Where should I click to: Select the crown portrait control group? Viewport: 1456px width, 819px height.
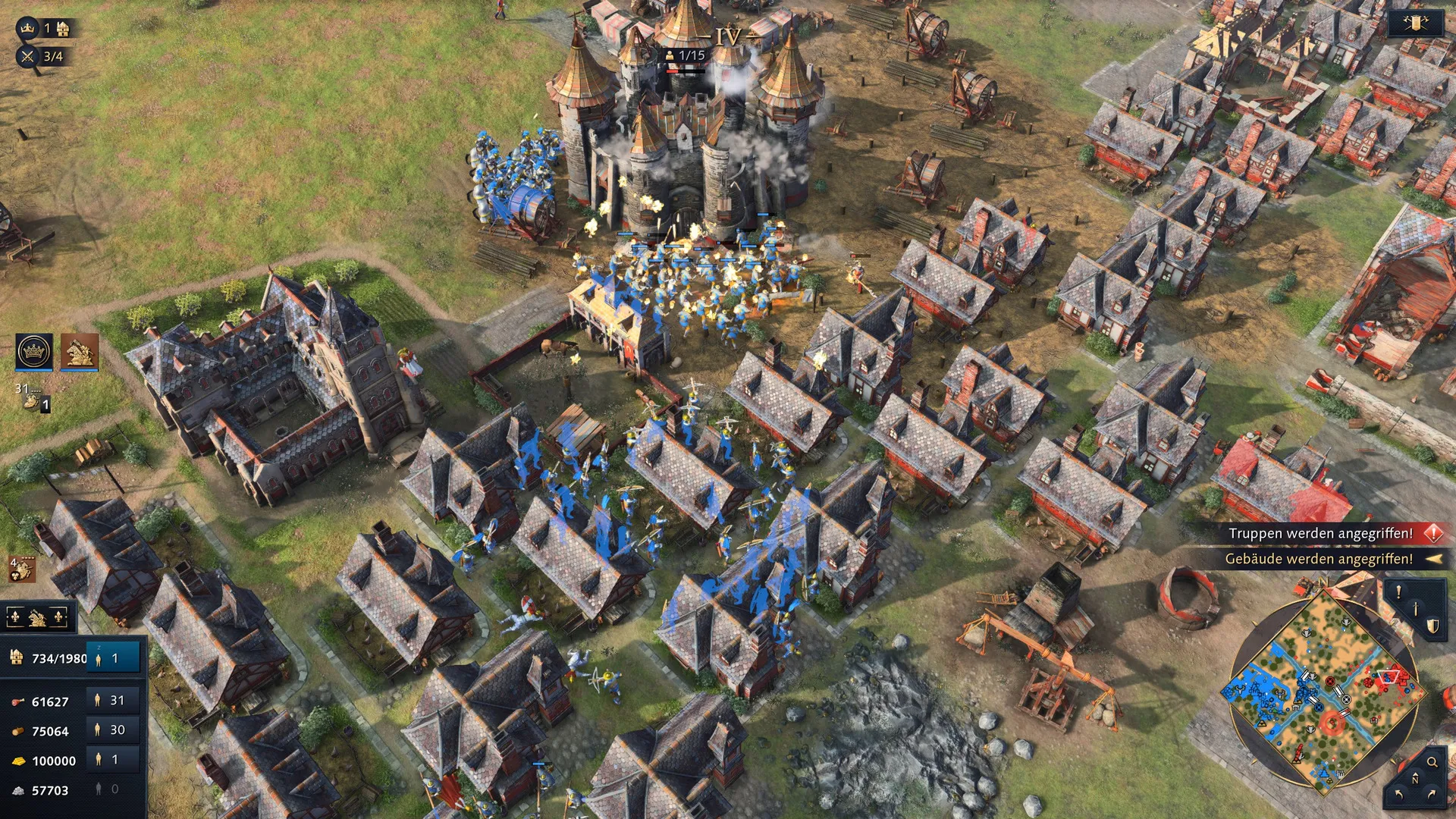(x=34, y=351)
